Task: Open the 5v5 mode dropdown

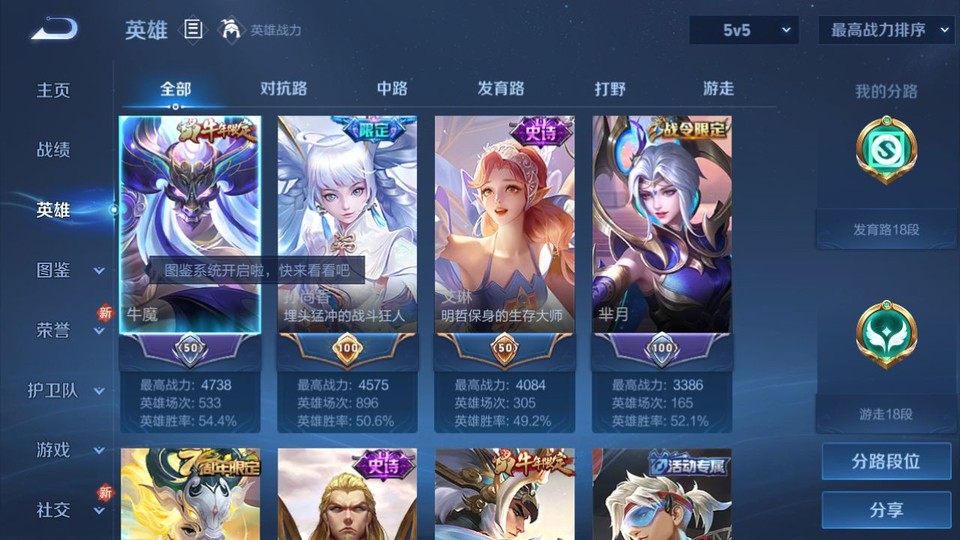Action: point(743,30)
